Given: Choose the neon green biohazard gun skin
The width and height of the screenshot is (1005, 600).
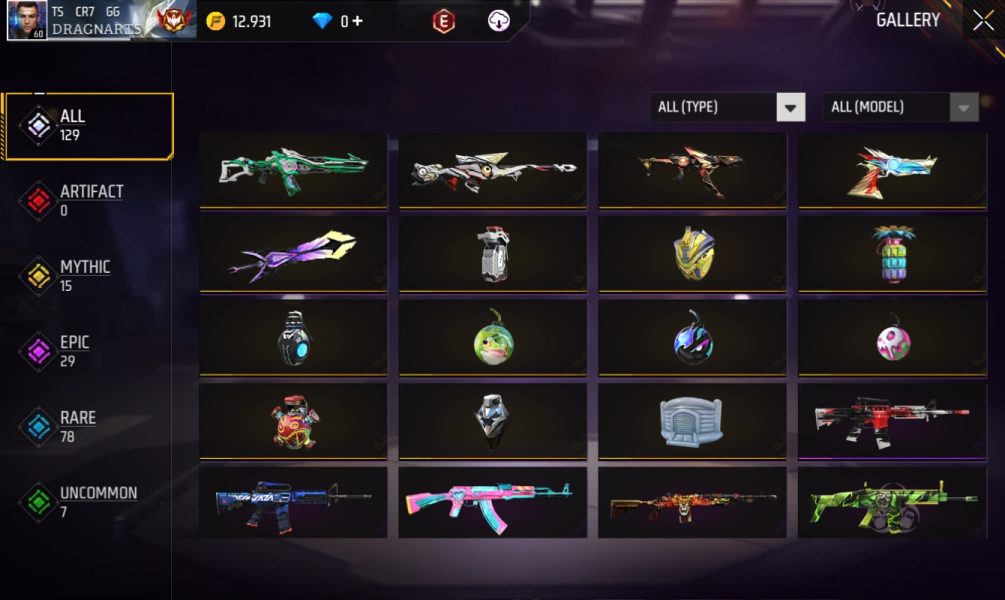Looking at the screenshot, I should pos(891,502).
